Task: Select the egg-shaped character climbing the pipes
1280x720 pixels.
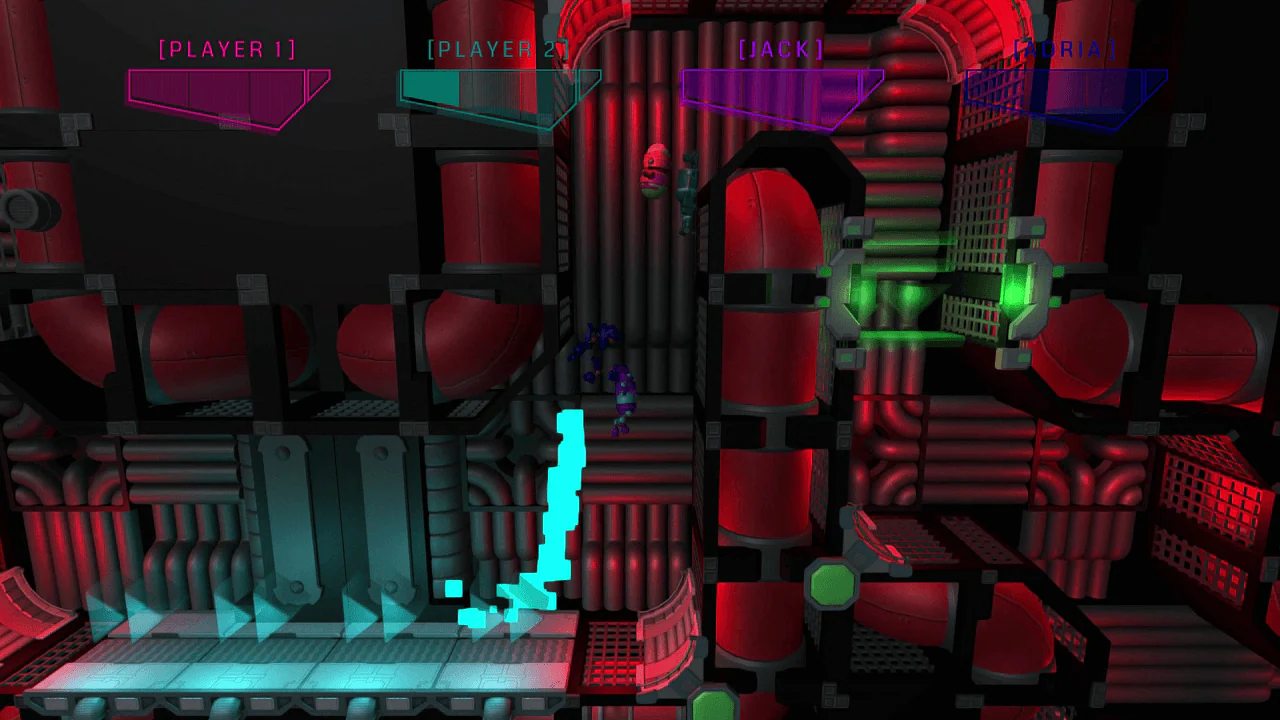Action: click(x=655, y=170)
